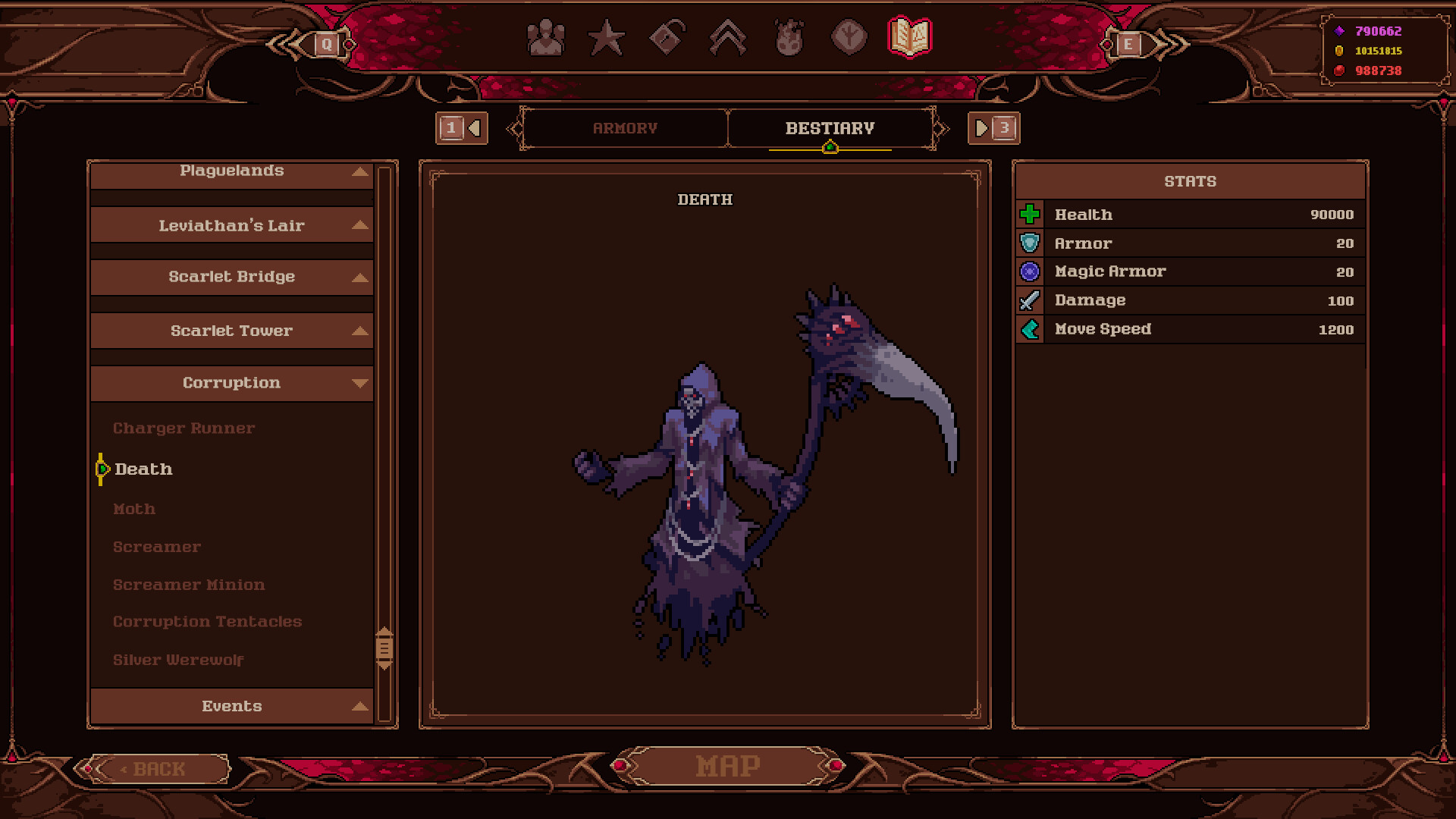Click the left arrow to view page 1

(x=476, y=127)
